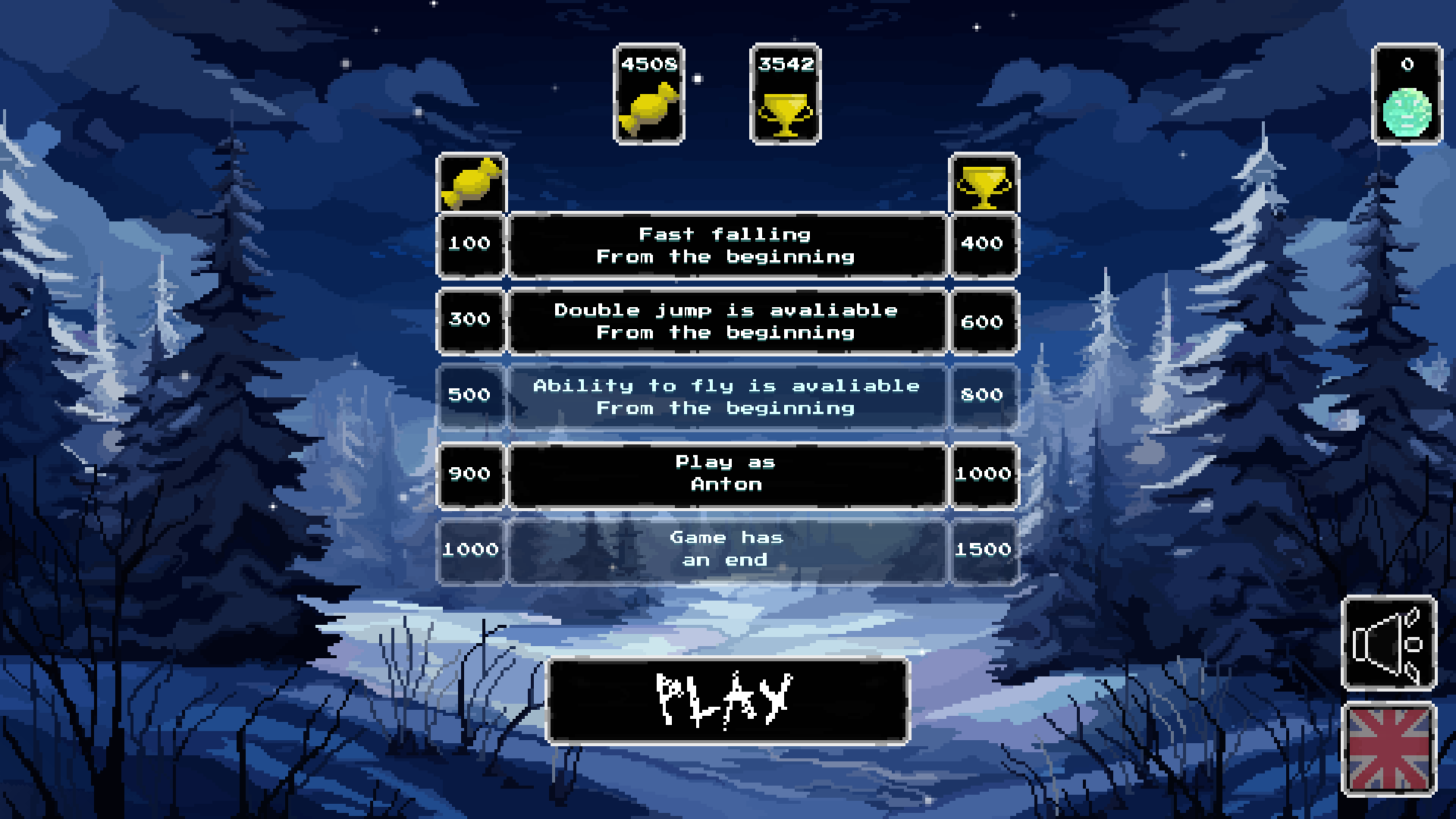The width and height of the screenshot is (1456, 819).
Task: Open the Fast falling upgrade details
Action: (x=726, y=244)
